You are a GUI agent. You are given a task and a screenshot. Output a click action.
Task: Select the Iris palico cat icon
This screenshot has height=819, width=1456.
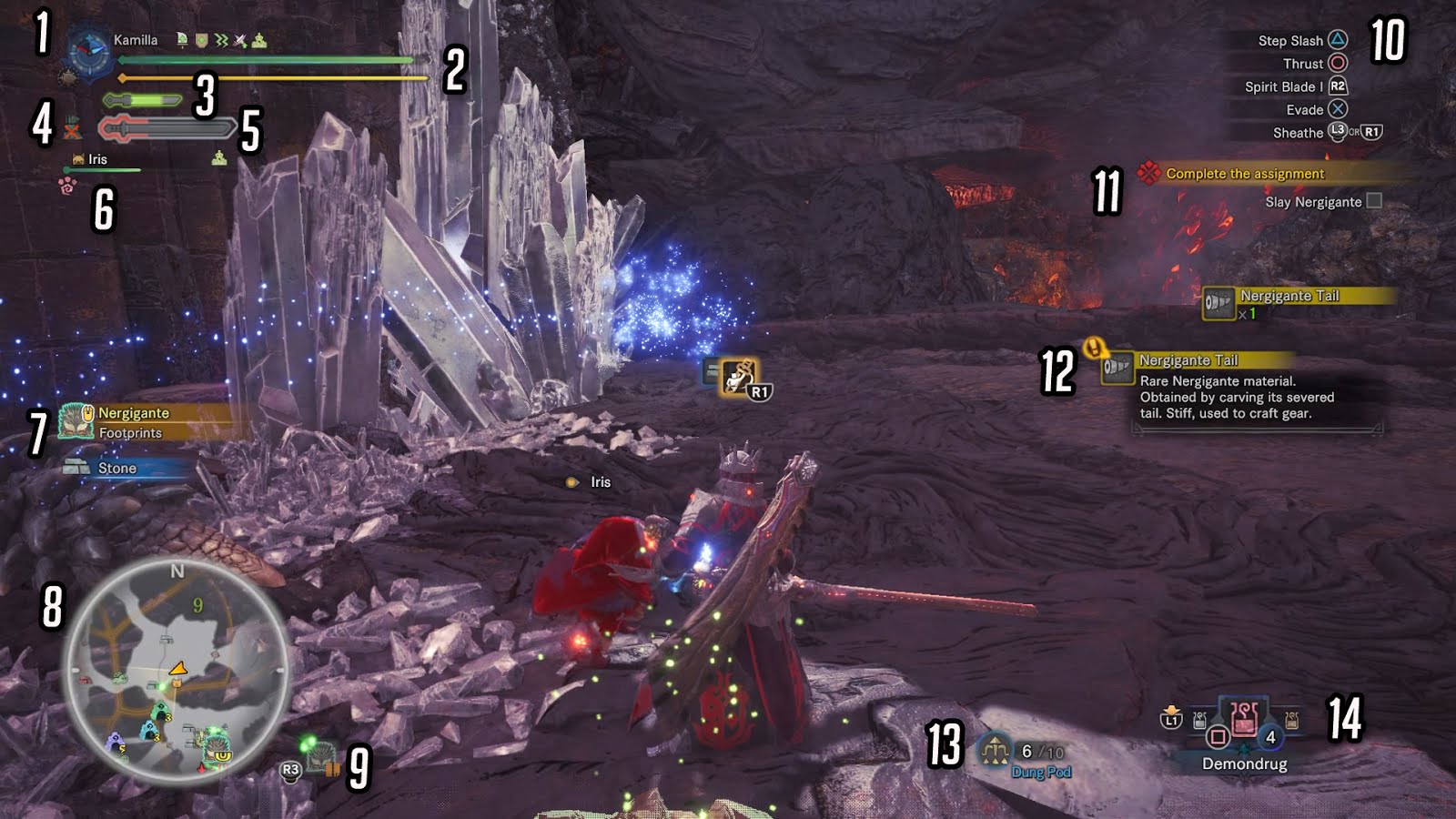pyautogui.click(x=77, y=159)
